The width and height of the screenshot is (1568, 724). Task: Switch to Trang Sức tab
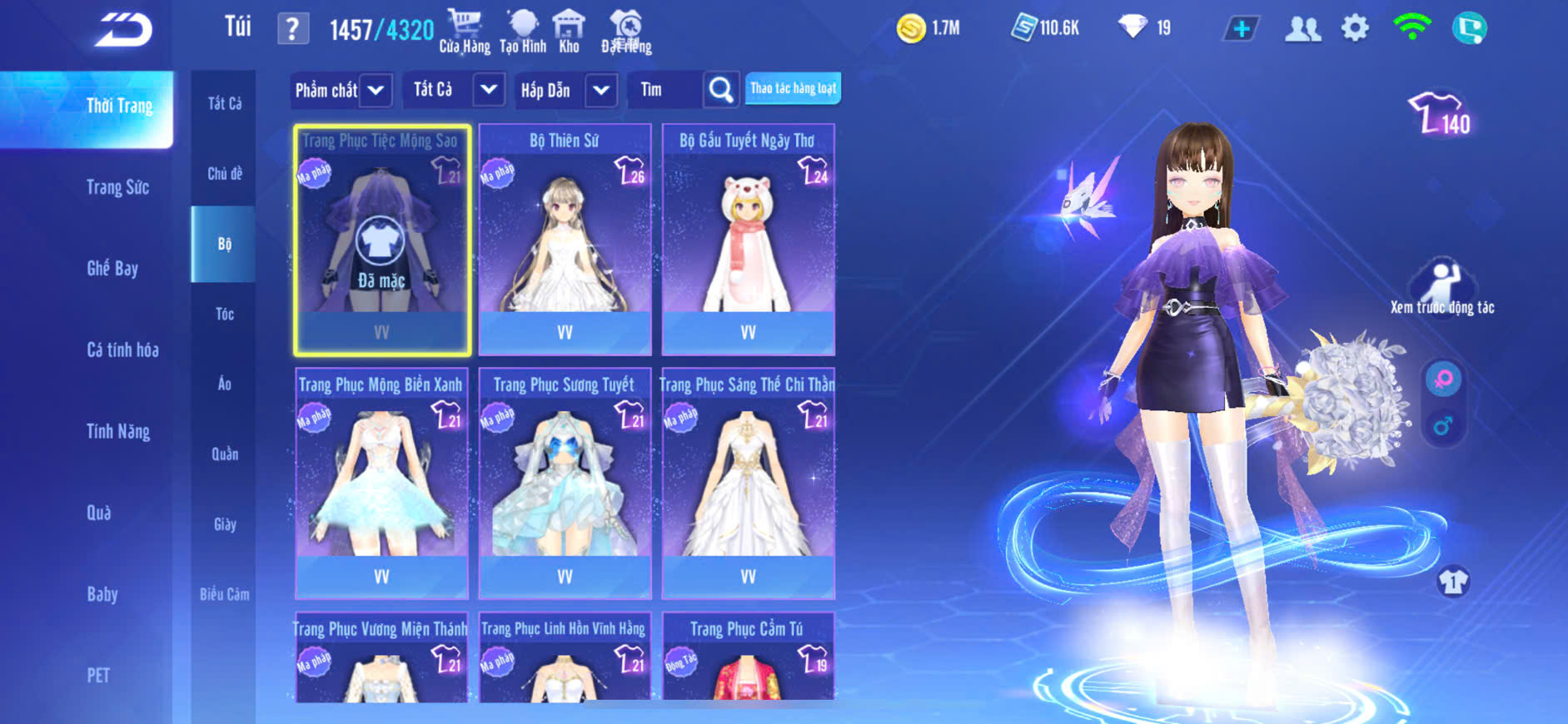point(117,187)
